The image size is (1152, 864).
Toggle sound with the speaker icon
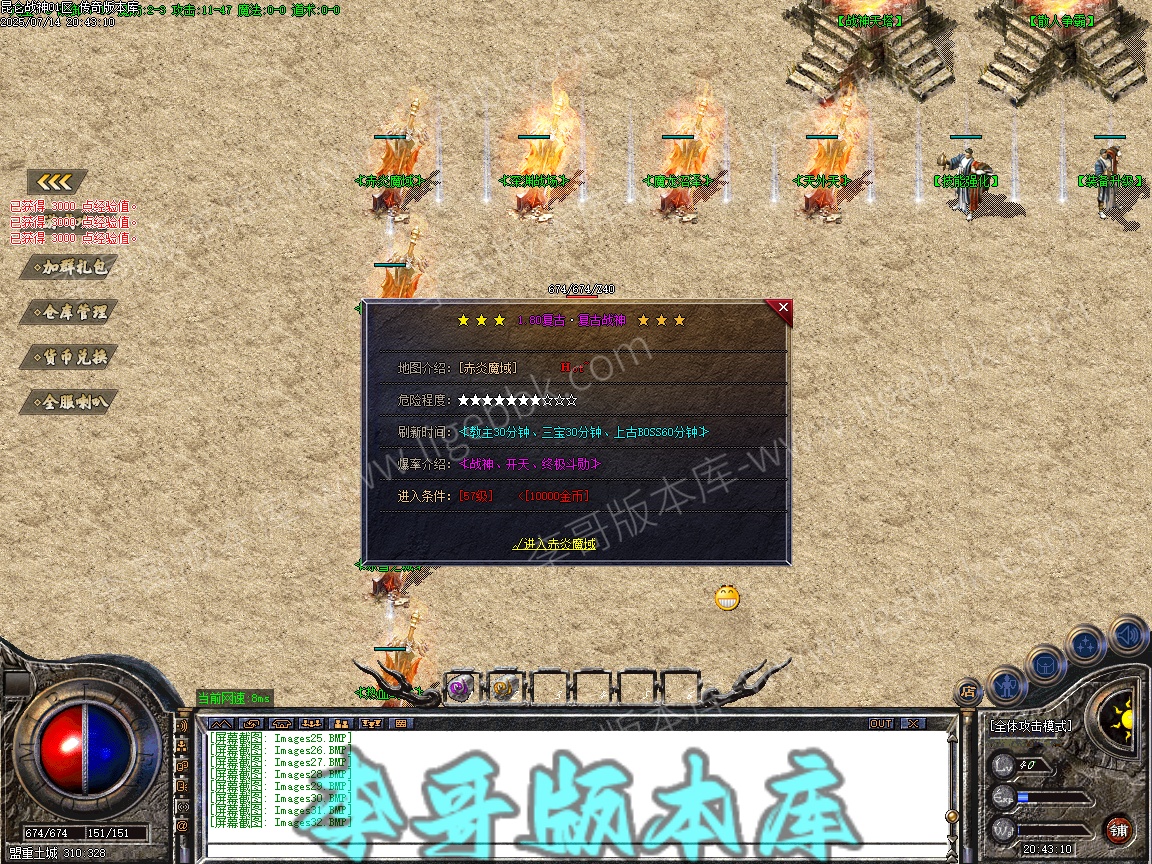point(1126,633)
